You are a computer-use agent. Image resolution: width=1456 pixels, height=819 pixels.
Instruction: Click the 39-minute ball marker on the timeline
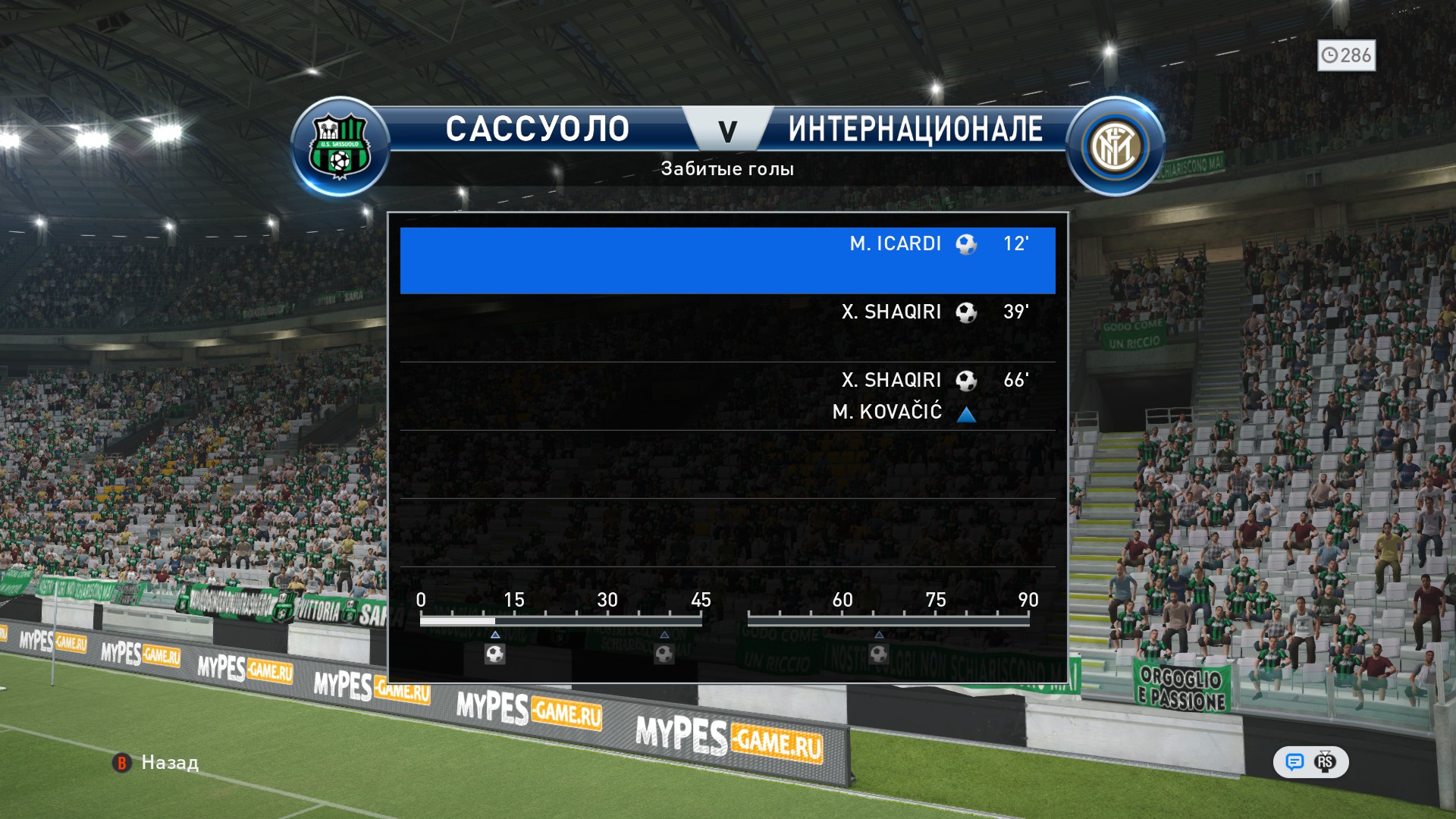(664, 654)
